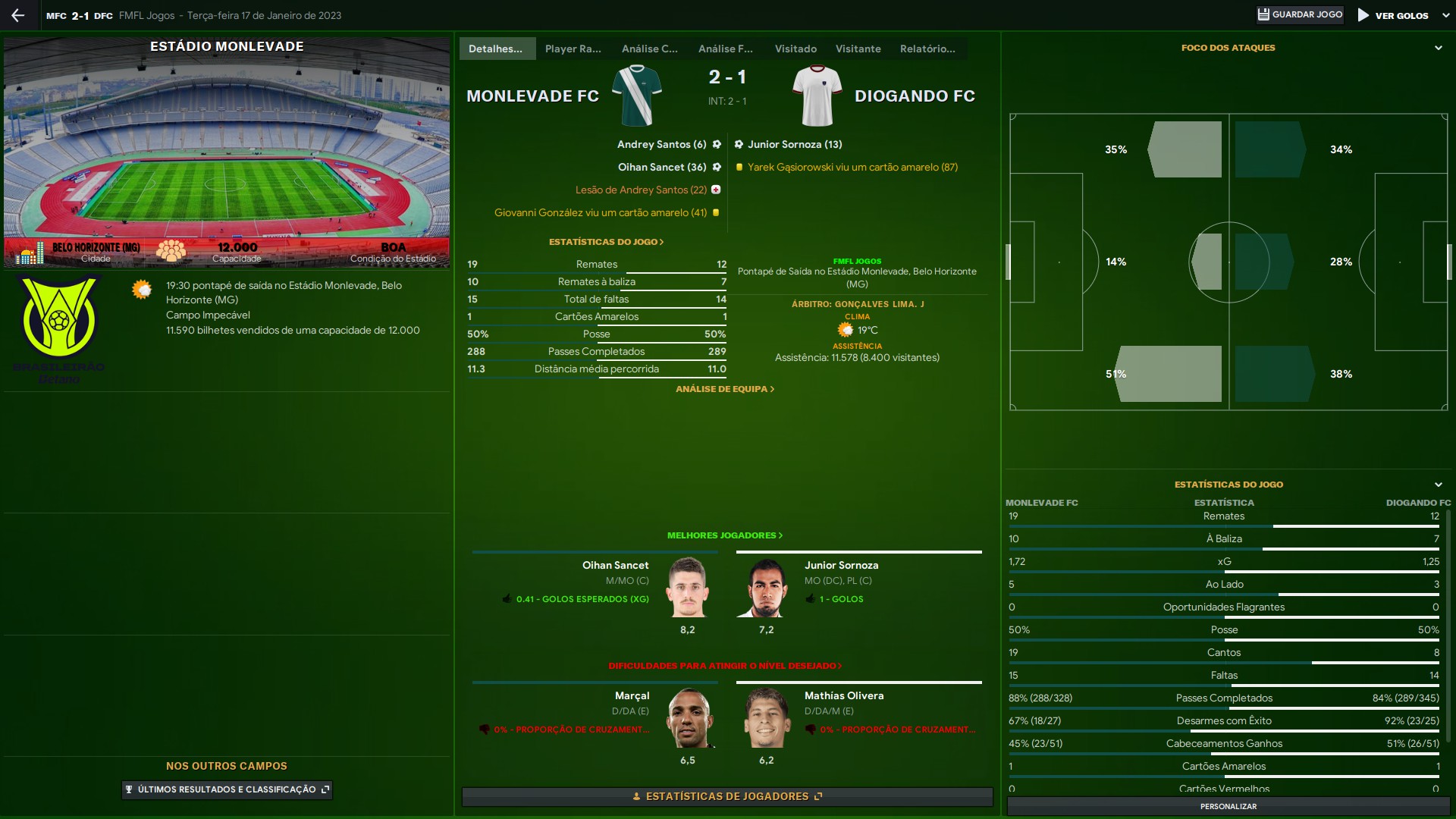Click the Personalizar button
The width and height of the screenshot is (1456, 819).
point(1228,806)
